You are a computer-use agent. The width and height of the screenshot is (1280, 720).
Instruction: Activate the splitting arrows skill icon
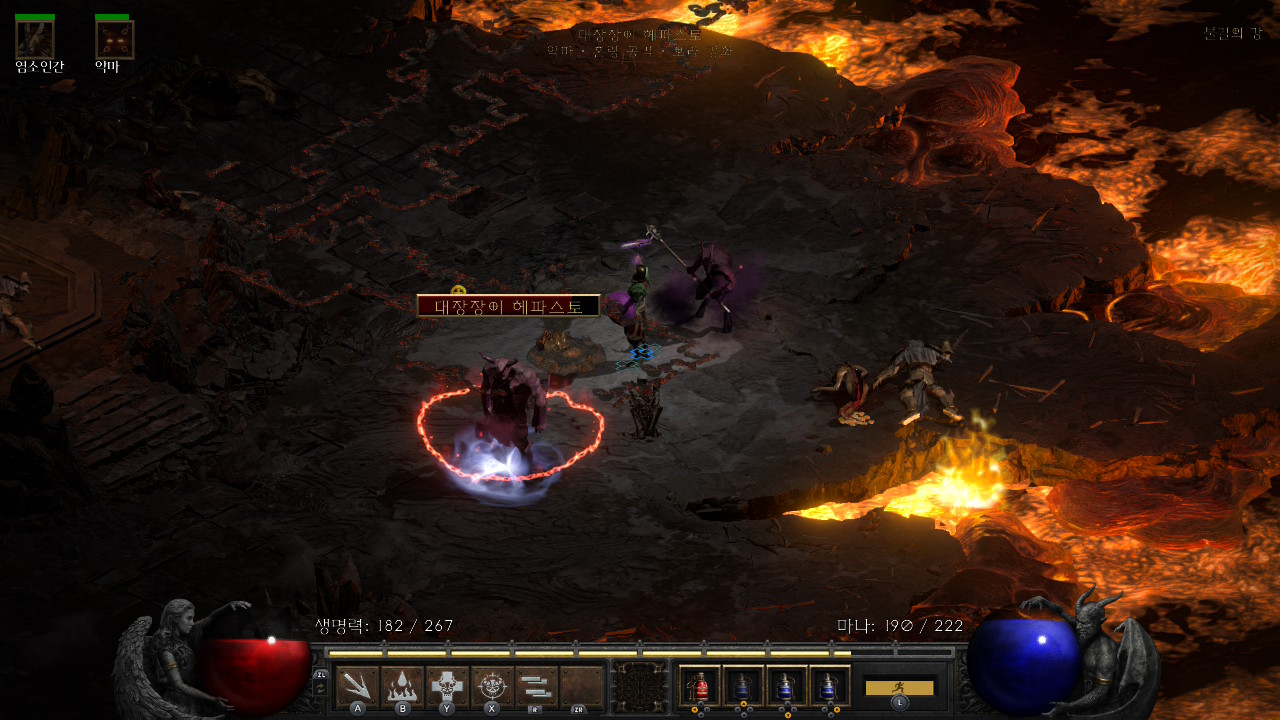coord(357,686)
